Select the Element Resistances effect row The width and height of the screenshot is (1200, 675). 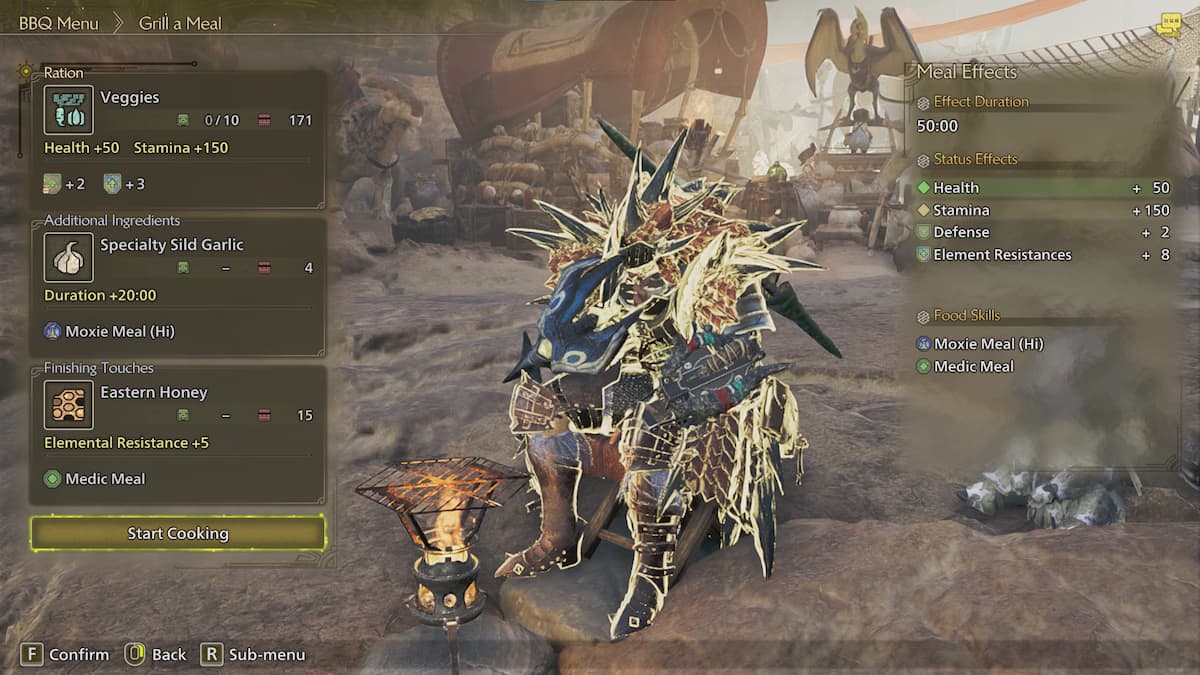1043,255
